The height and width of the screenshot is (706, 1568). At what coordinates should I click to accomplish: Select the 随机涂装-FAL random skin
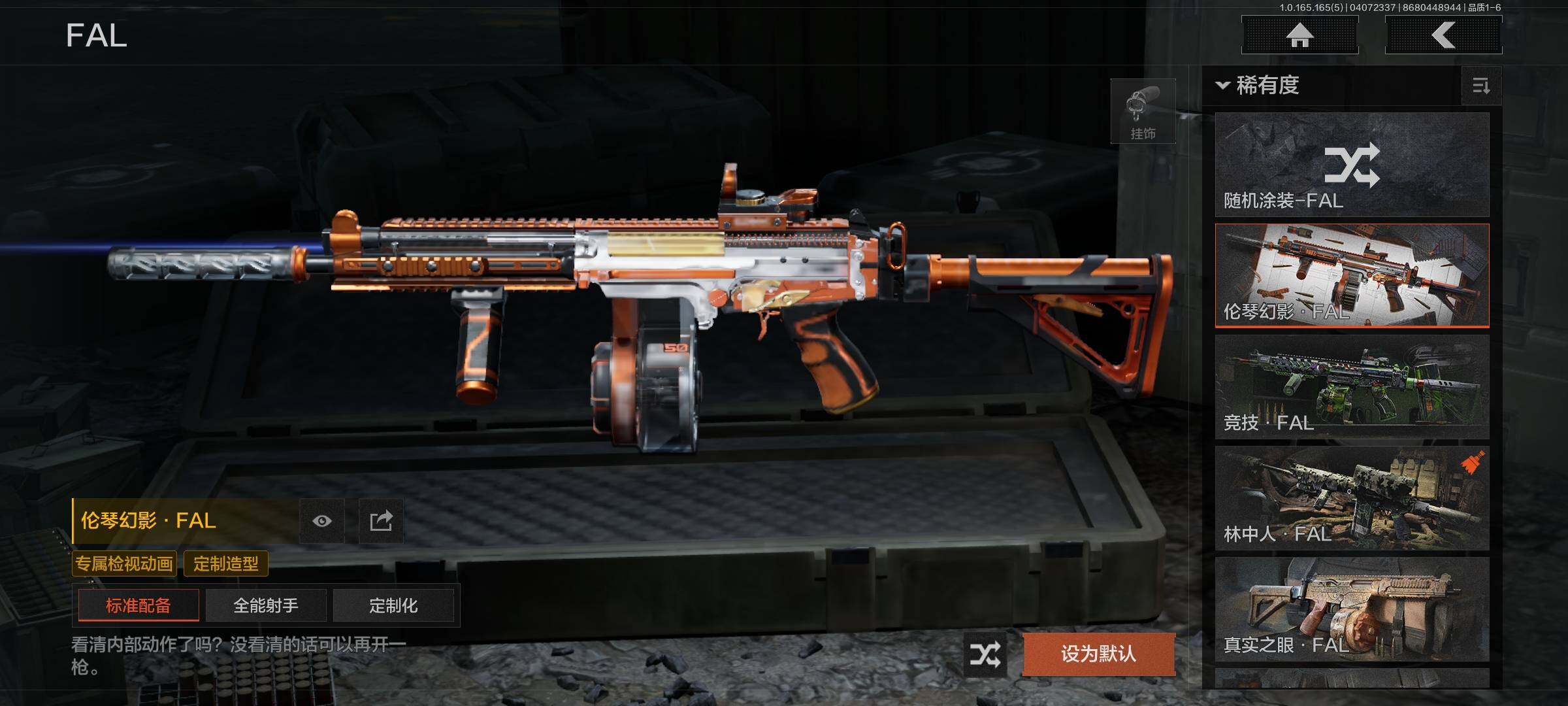click(x=1352, y=165)
